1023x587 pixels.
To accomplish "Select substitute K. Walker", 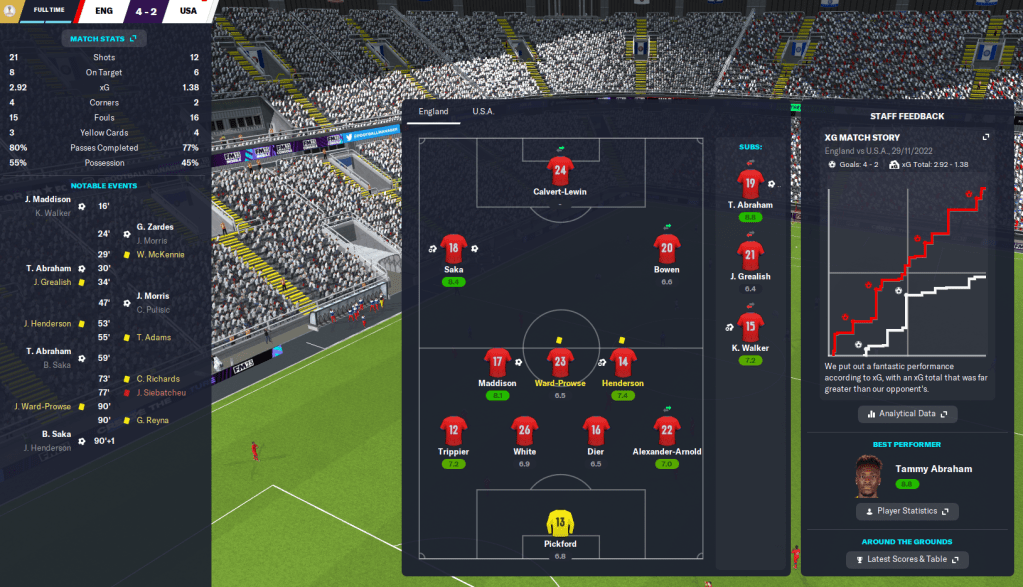I will pos(750,327).
